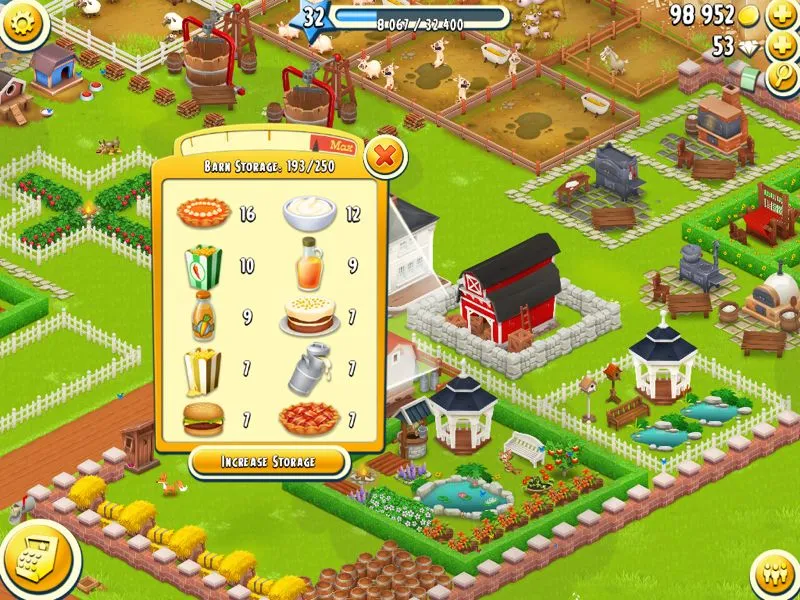Close the Barn Storage window

[384, 157]
